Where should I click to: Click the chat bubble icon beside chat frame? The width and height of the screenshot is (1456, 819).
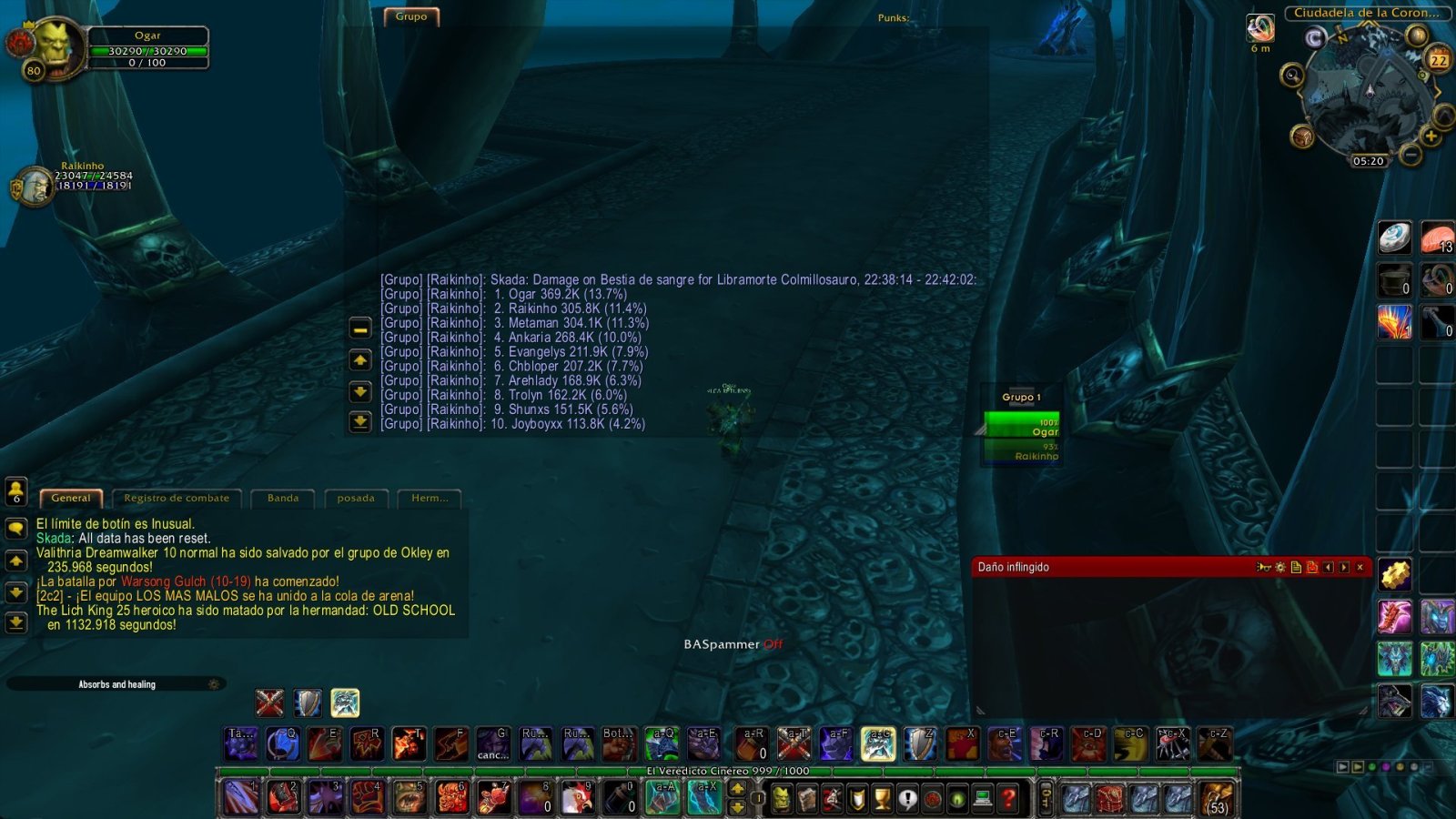coord(16,528)
